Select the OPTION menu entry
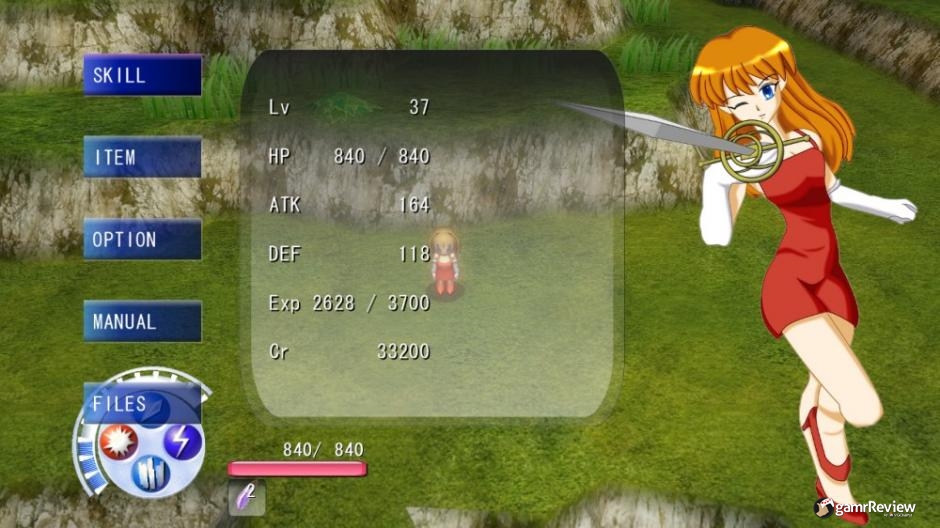This screenshot has width=940, height=528. click(x=142, y=240)
